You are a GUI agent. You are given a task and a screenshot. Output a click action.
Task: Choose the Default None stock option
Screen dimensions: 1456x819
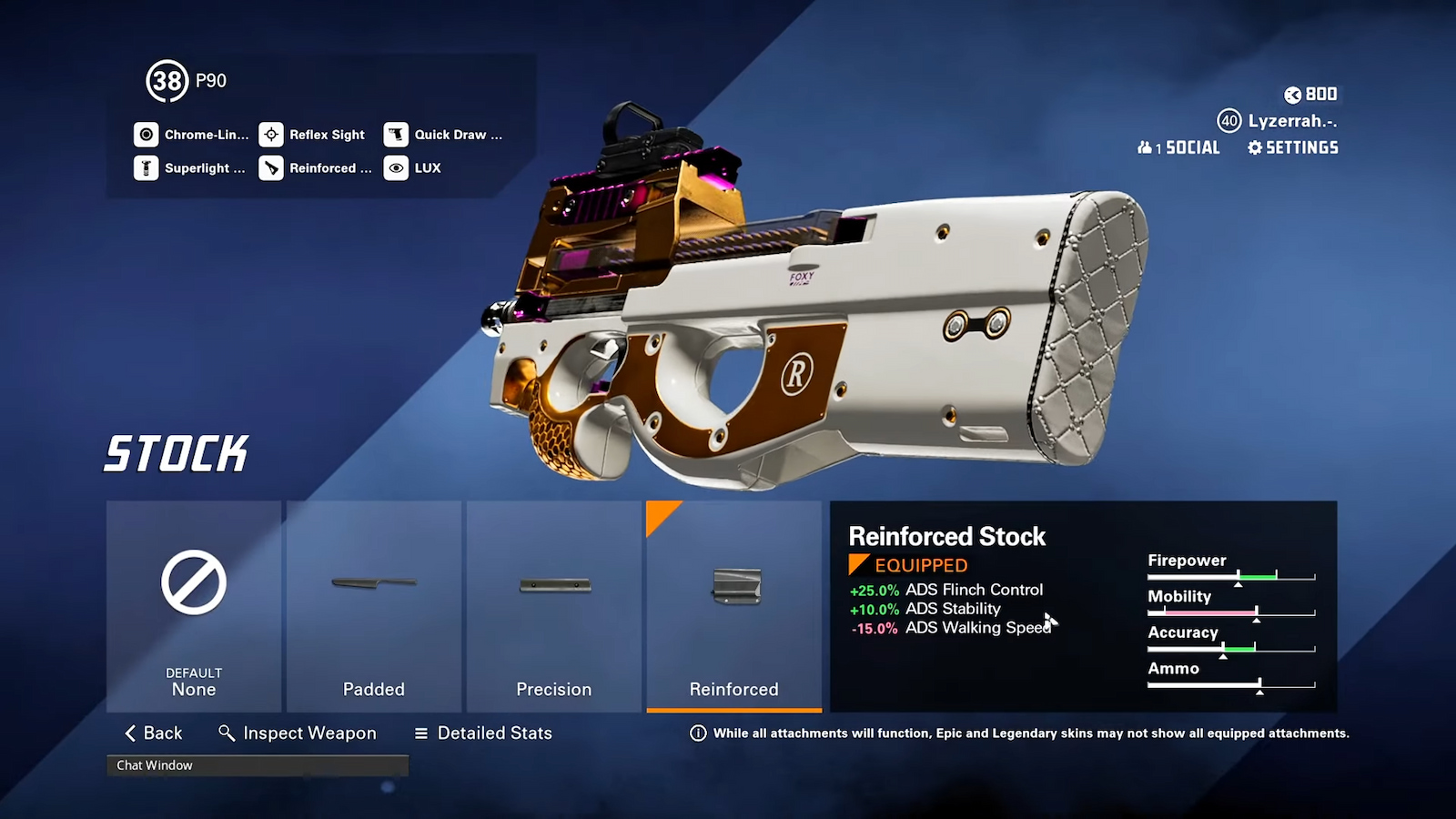coord(193,605)
